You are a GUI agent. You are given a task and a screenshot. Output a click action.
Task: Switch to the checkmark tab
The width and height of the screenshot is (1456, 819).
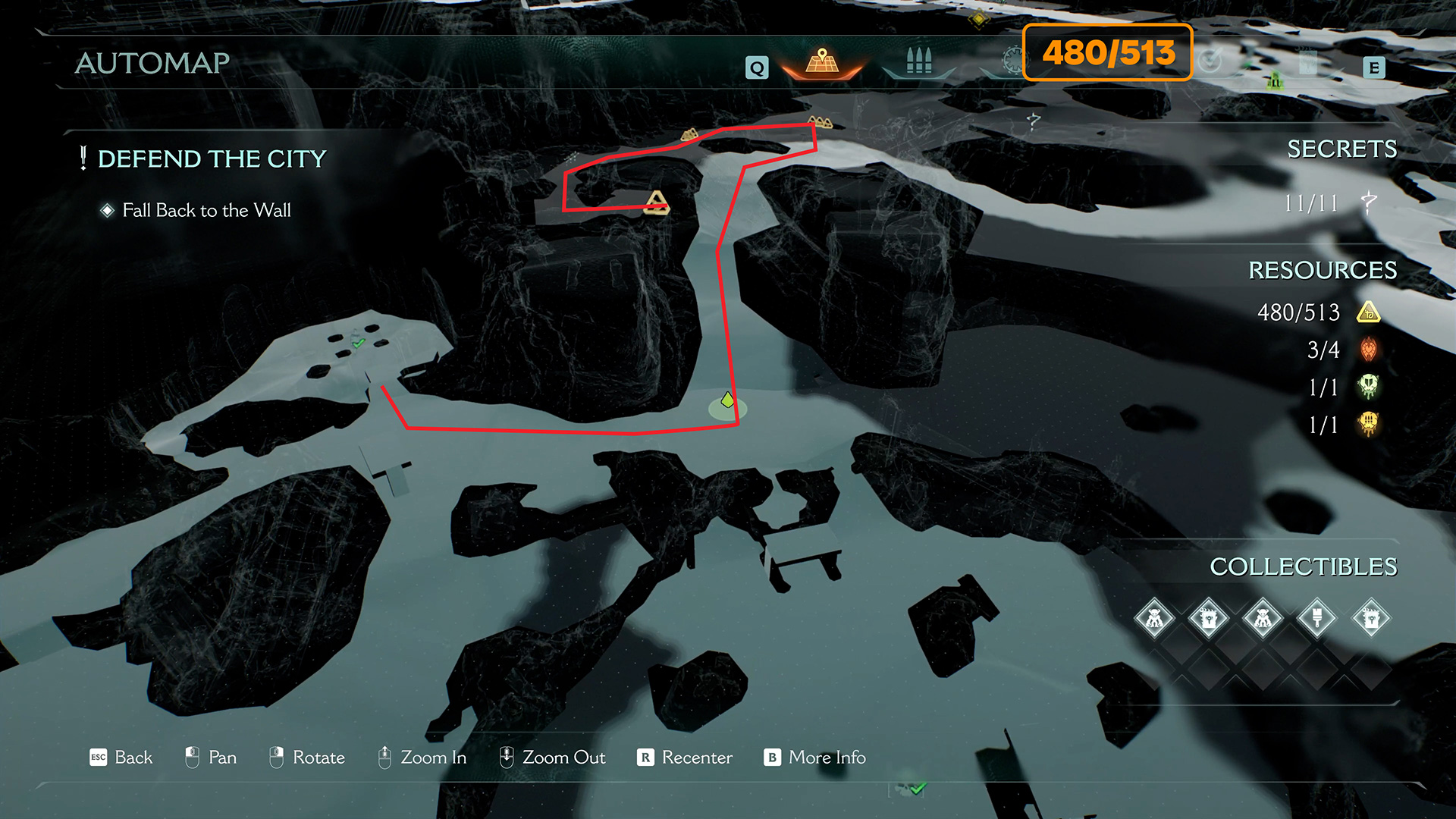pyautogui.click(x=1211, y=61)
